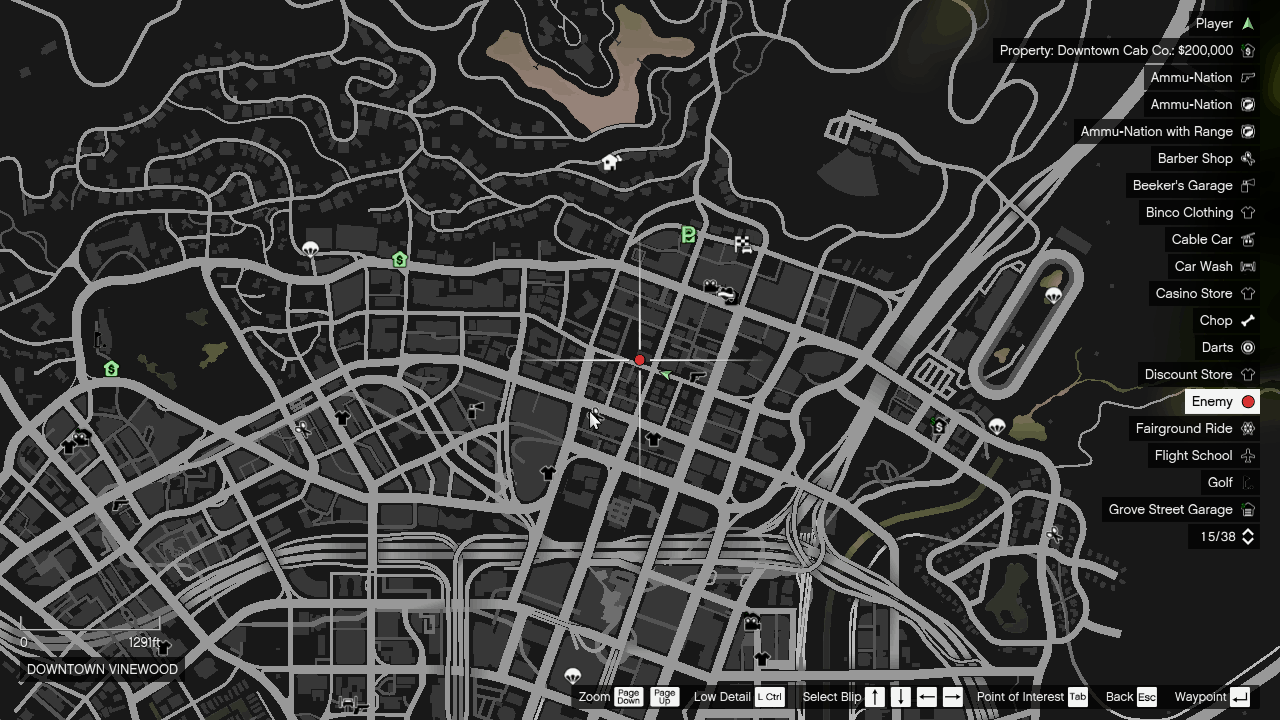This screenshot has width=1280, height=720.
Task: Select the Barber Shop scissors icon
Action: tap(1247, 158)
